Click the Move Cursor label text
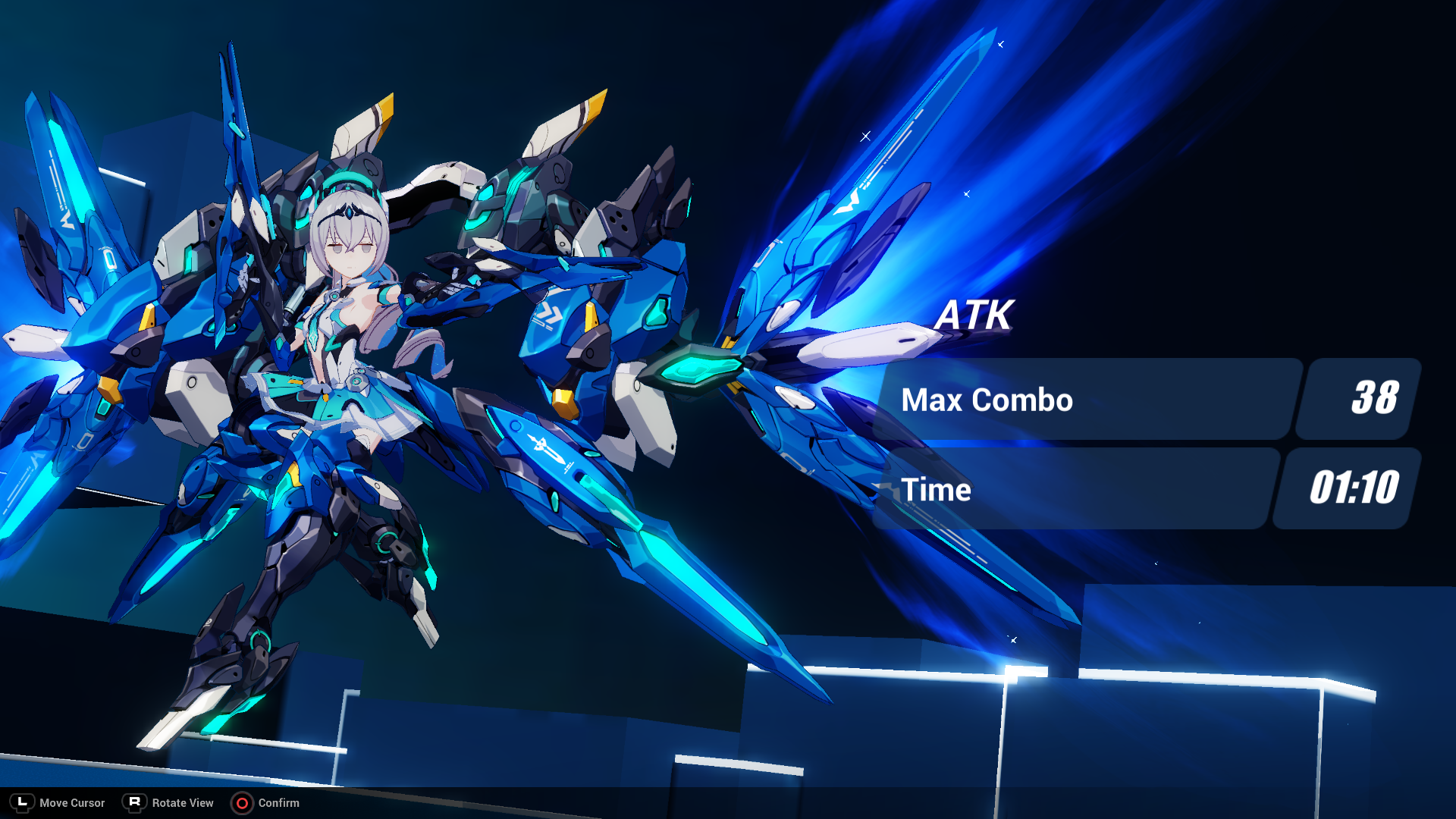The image size is (1456, 819). click(72, 802)
